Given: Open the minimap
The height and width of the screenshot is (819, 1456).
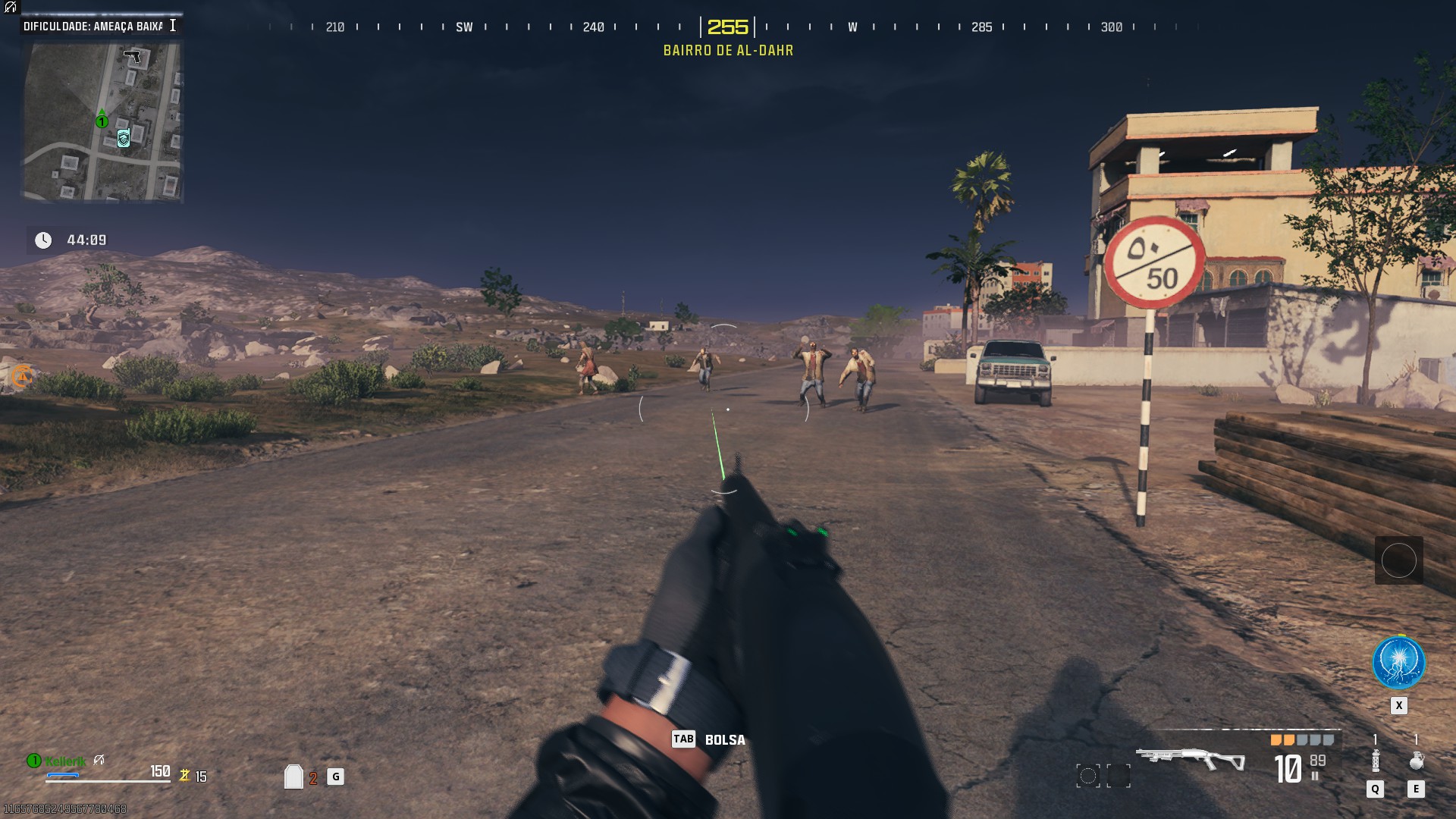Looking at the screenshot, I should click(102, 121).
